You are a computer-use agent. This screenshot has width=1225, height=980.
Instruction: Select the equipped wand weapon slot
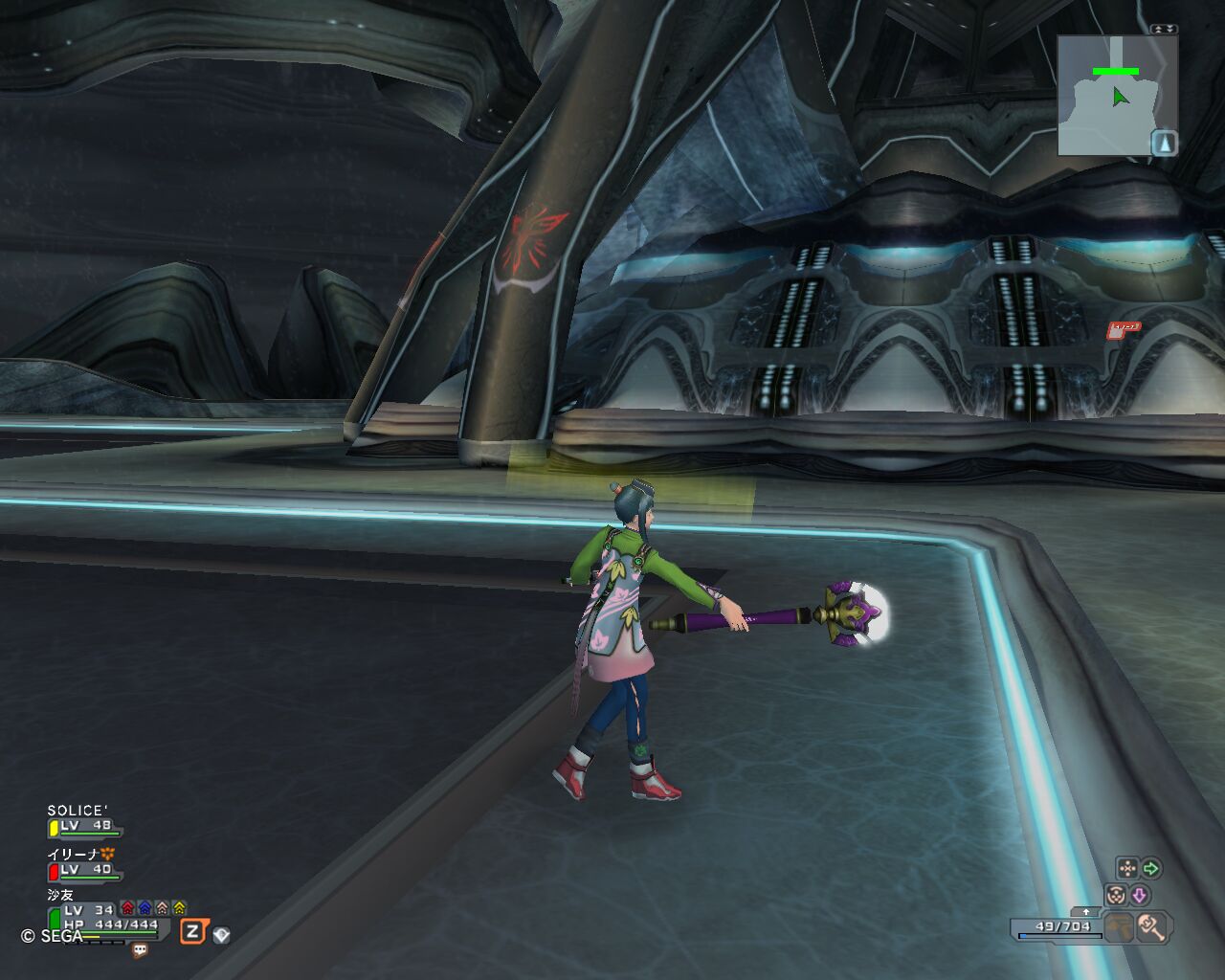coord(1150,926)
